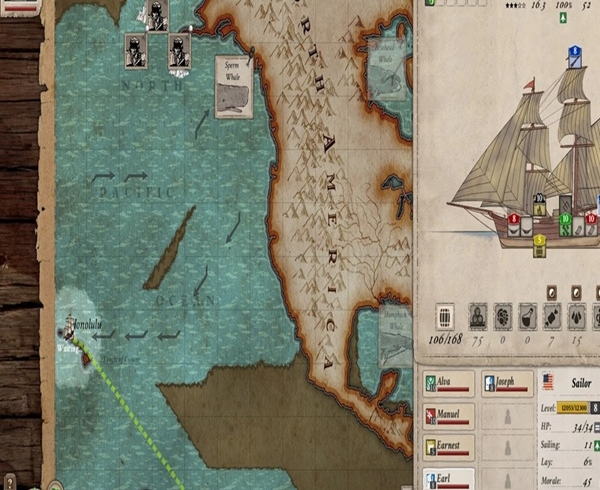Choose crew member Manuel
The image size is (600, 490).
click(448, 415)
